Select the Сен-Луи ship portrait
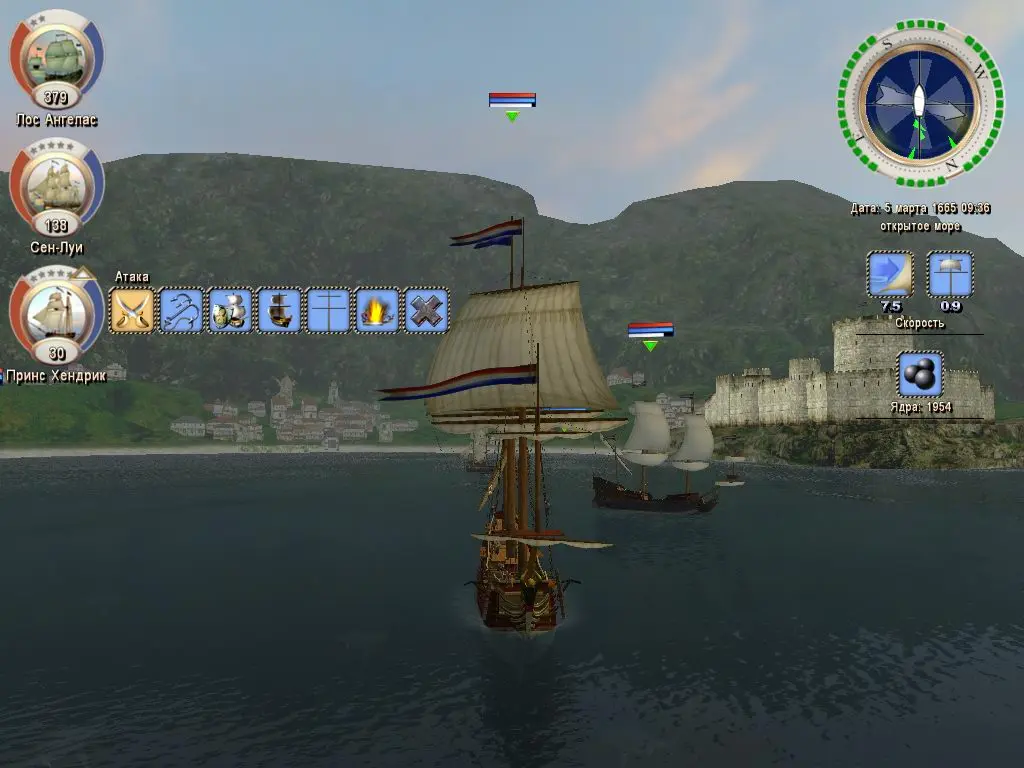 coord(57,185)
